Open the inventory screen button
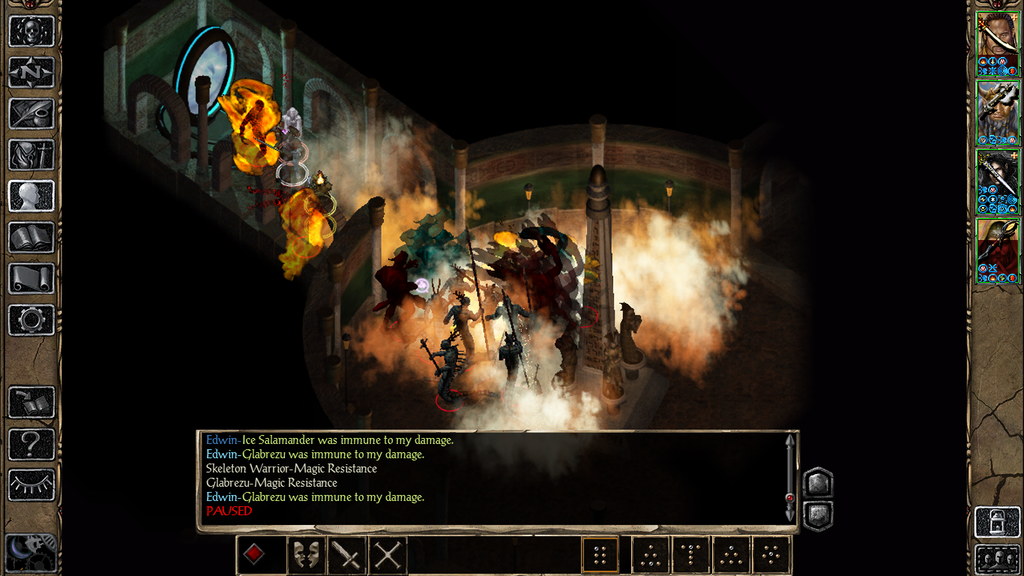 pyautogui.click(x=31, y=154)
